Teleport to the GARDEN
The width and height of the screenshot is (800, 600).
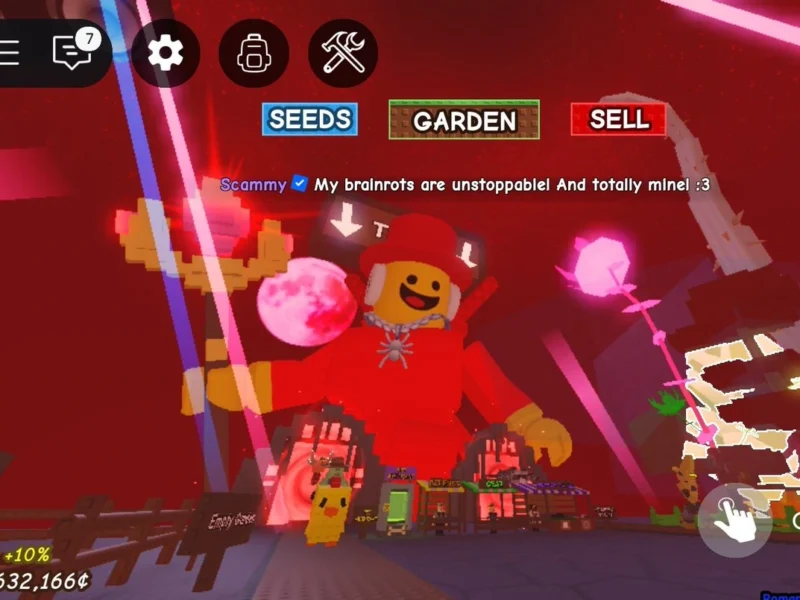coord(464,120)
